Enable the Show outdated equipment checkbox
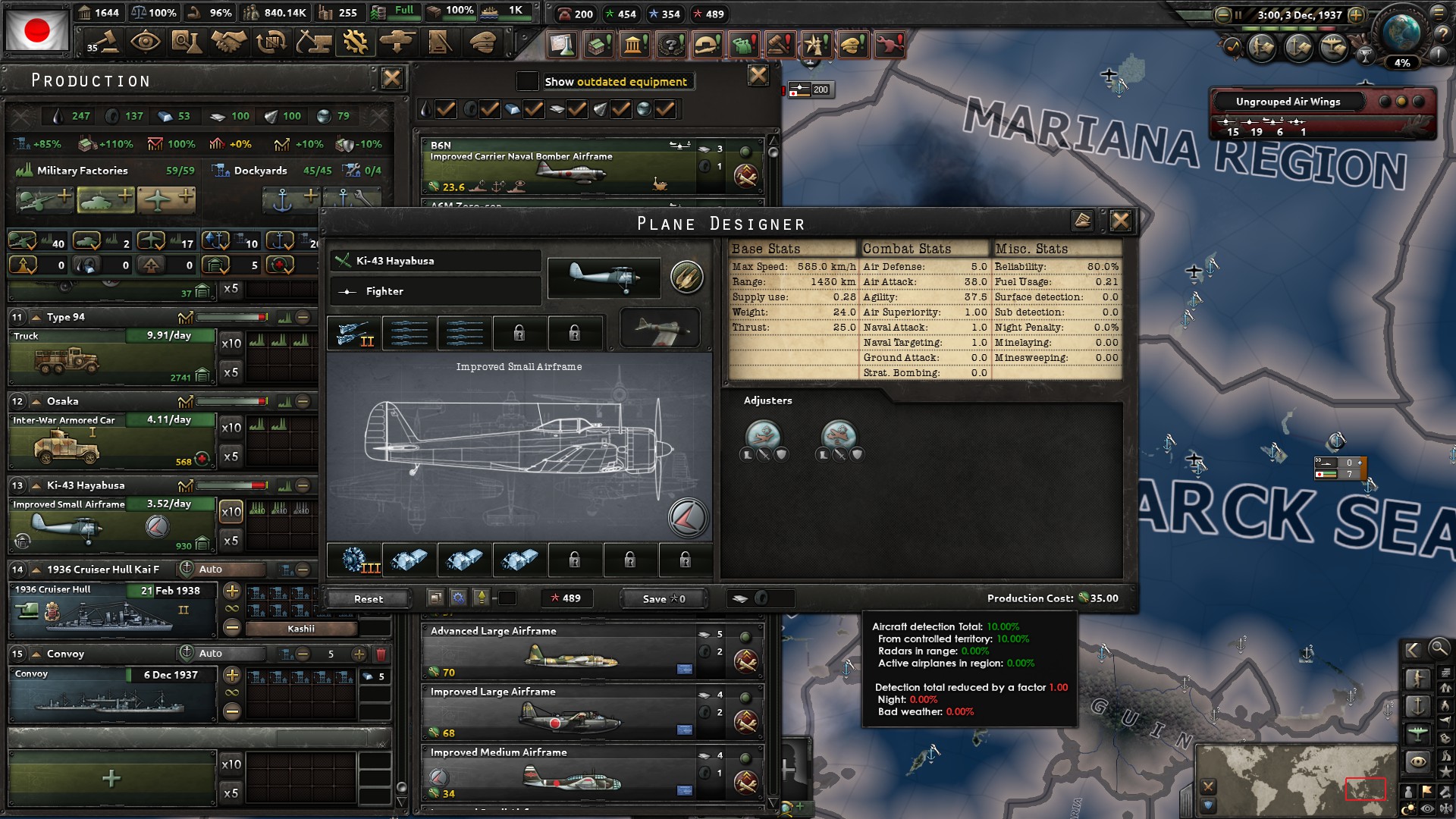The width and height of the screenshot is (1456, 819). tap(527, 81)
